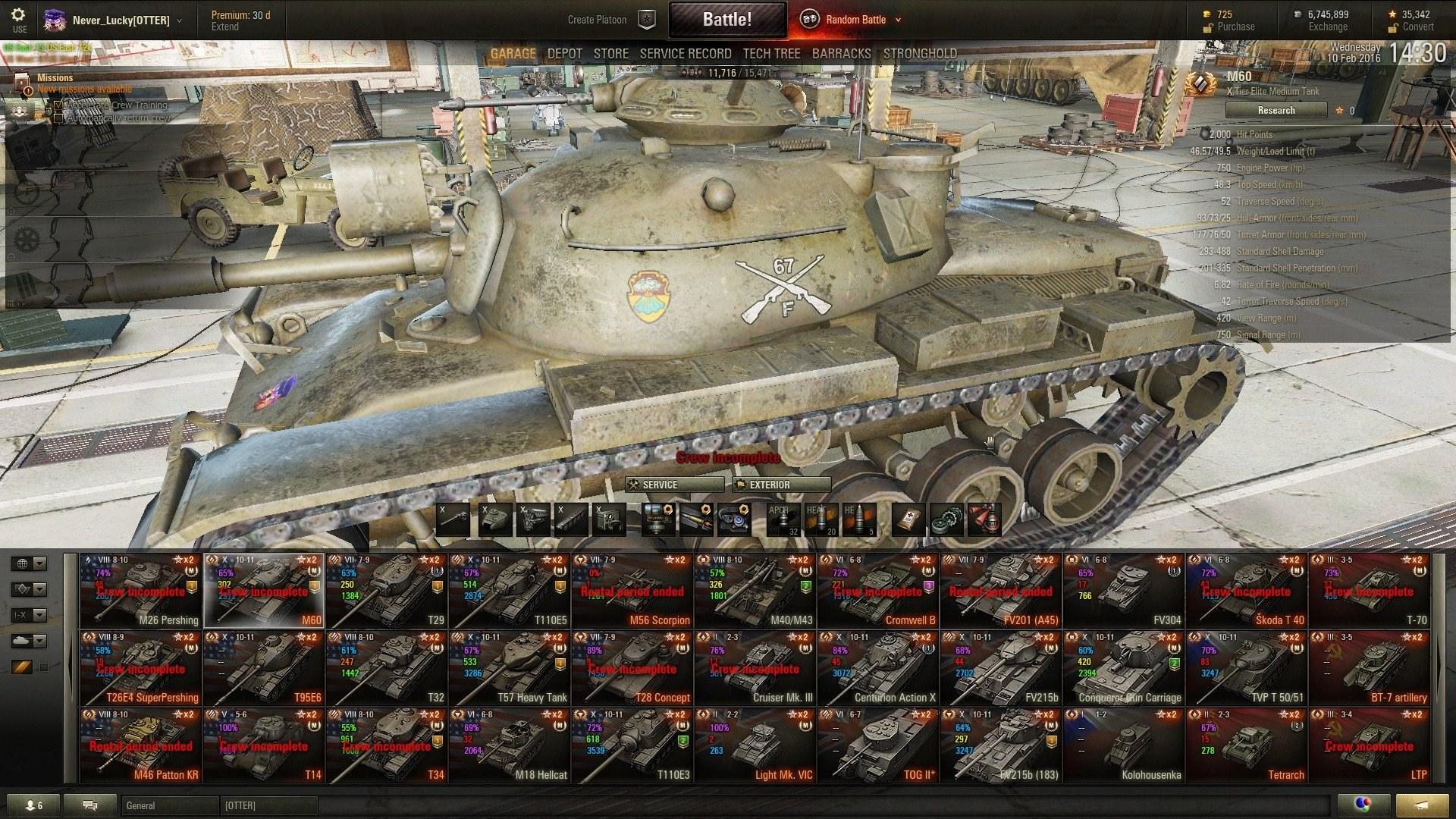Open the Exterior customization button

click(x=781, y=485)
